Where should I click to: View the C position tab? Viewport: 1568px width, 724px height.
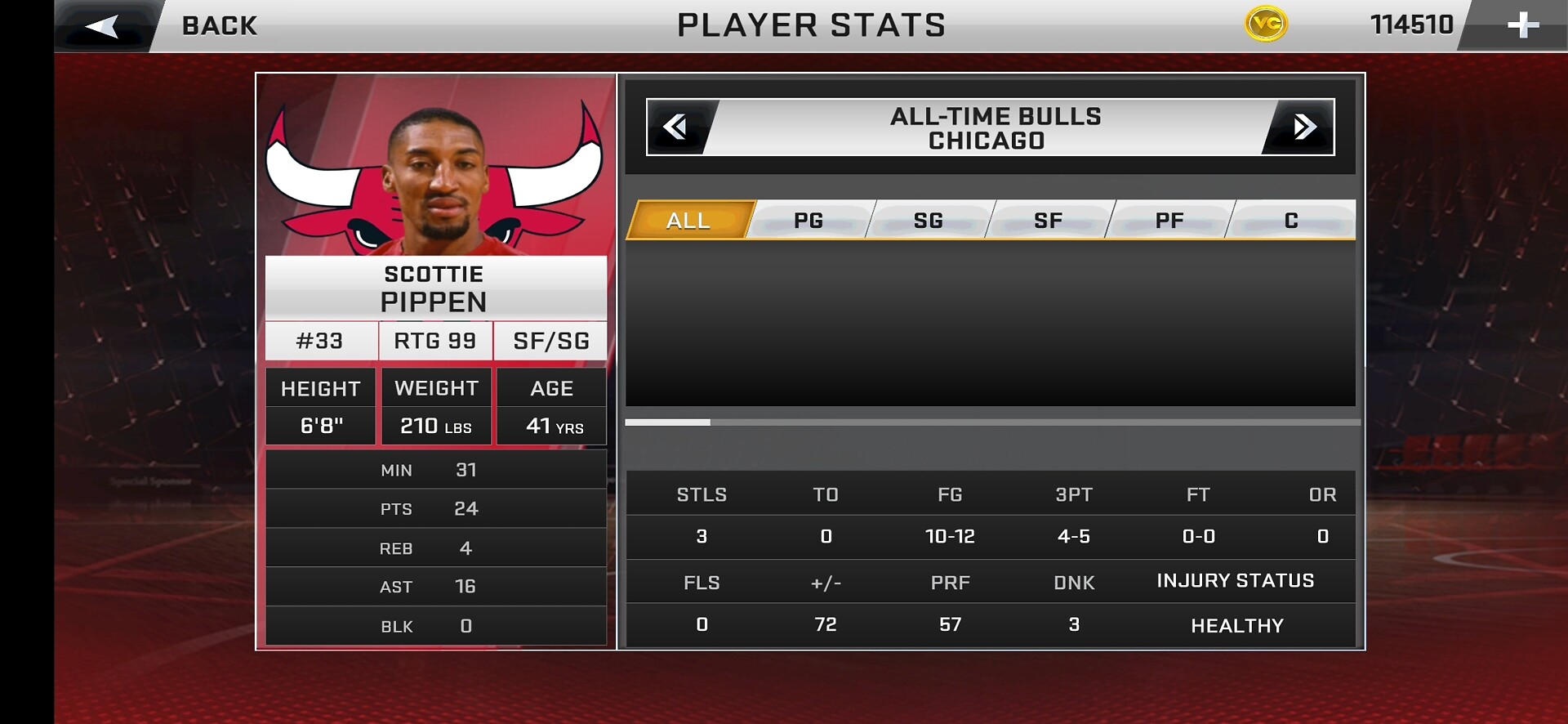click(x=1290, y=221)
